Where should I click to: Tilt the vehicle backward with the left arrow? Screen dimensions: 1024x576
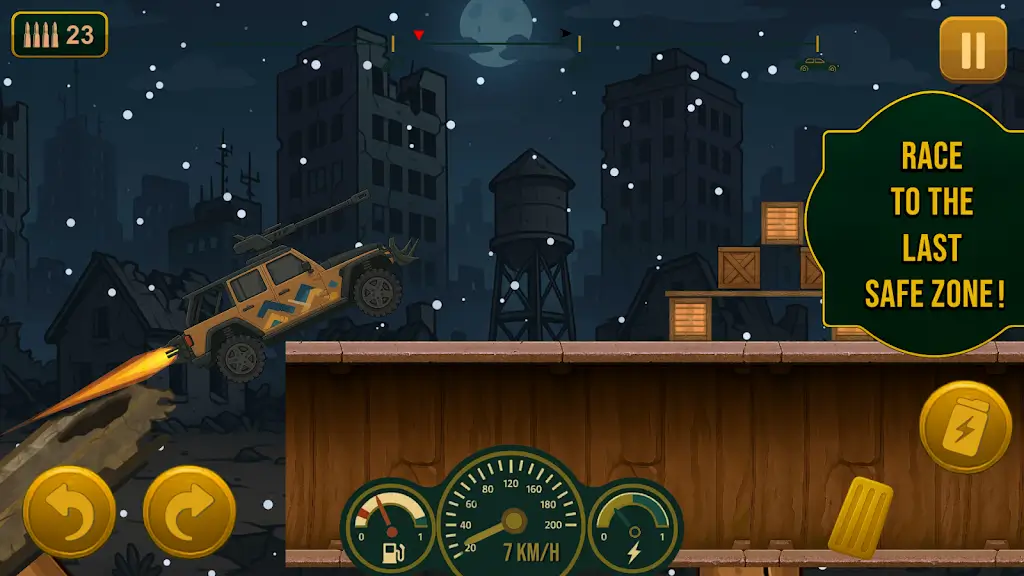click(x=69, y=511)
